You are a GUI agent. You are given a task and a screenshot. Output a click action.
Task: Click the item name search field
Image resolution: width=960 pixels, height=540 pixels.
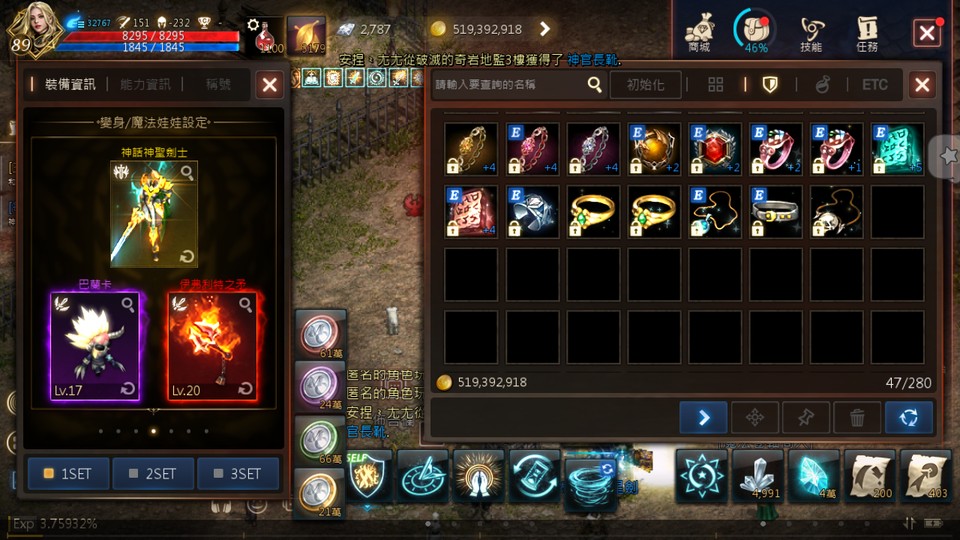510,85
